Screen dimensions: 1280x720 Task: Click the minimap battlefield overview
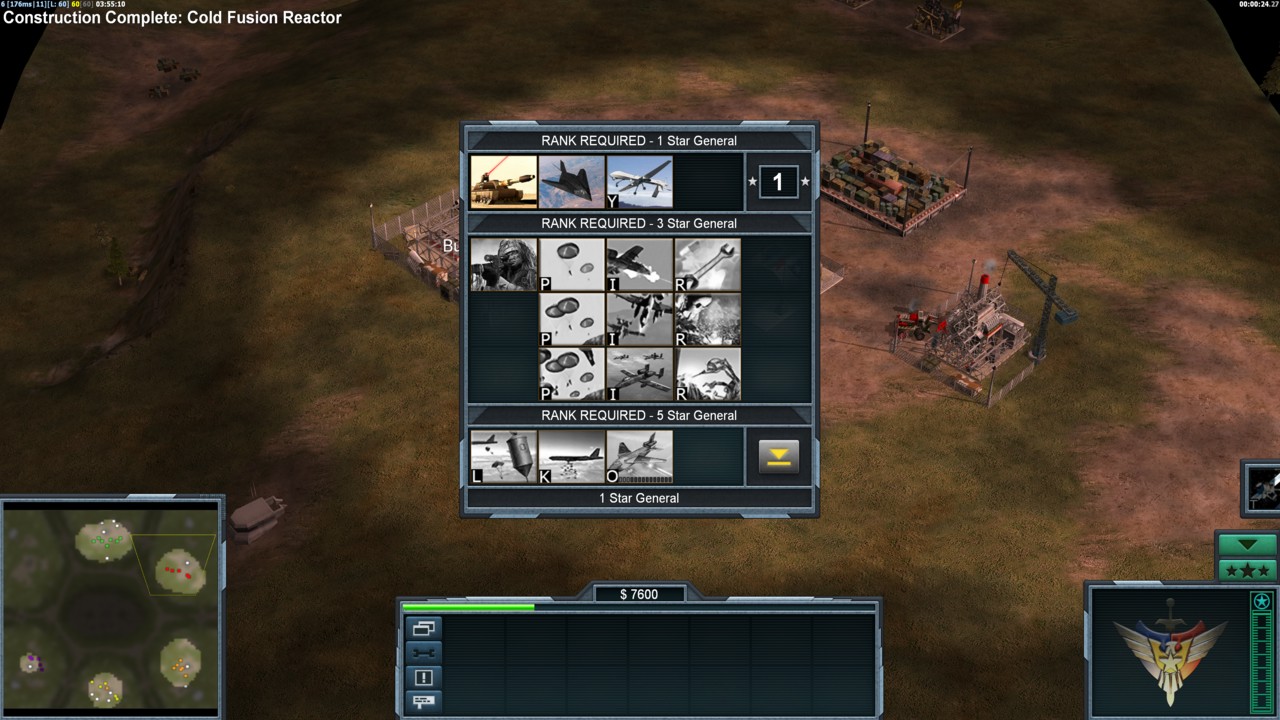pos(110,608)
